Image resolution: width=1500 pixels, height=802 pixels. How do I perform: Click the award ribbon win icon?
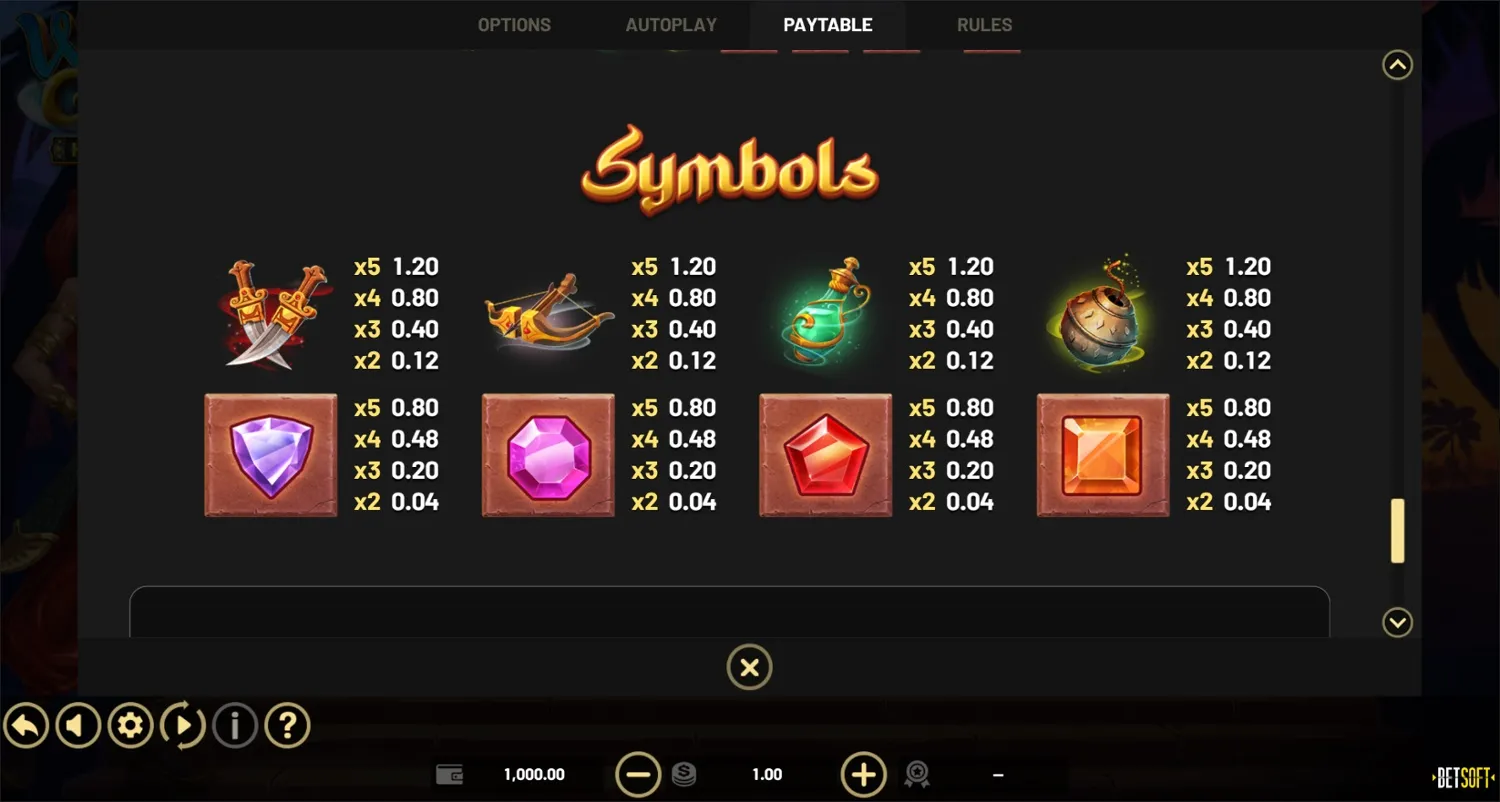[x=917, y=774]
